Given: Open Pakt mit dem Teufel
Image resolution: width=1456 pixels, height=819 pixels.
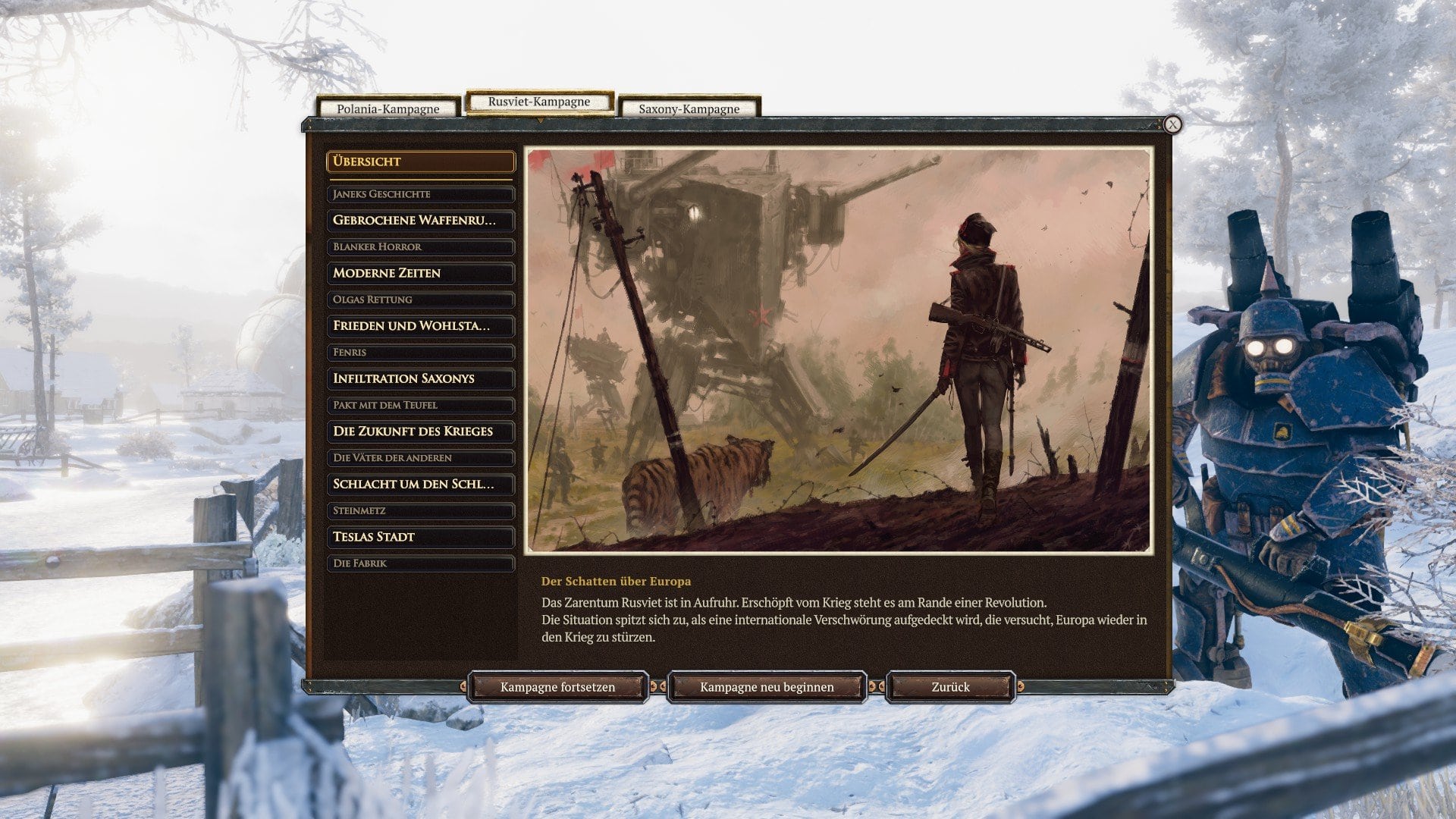Looking at the screenshot, I should (x=420, y=405).
